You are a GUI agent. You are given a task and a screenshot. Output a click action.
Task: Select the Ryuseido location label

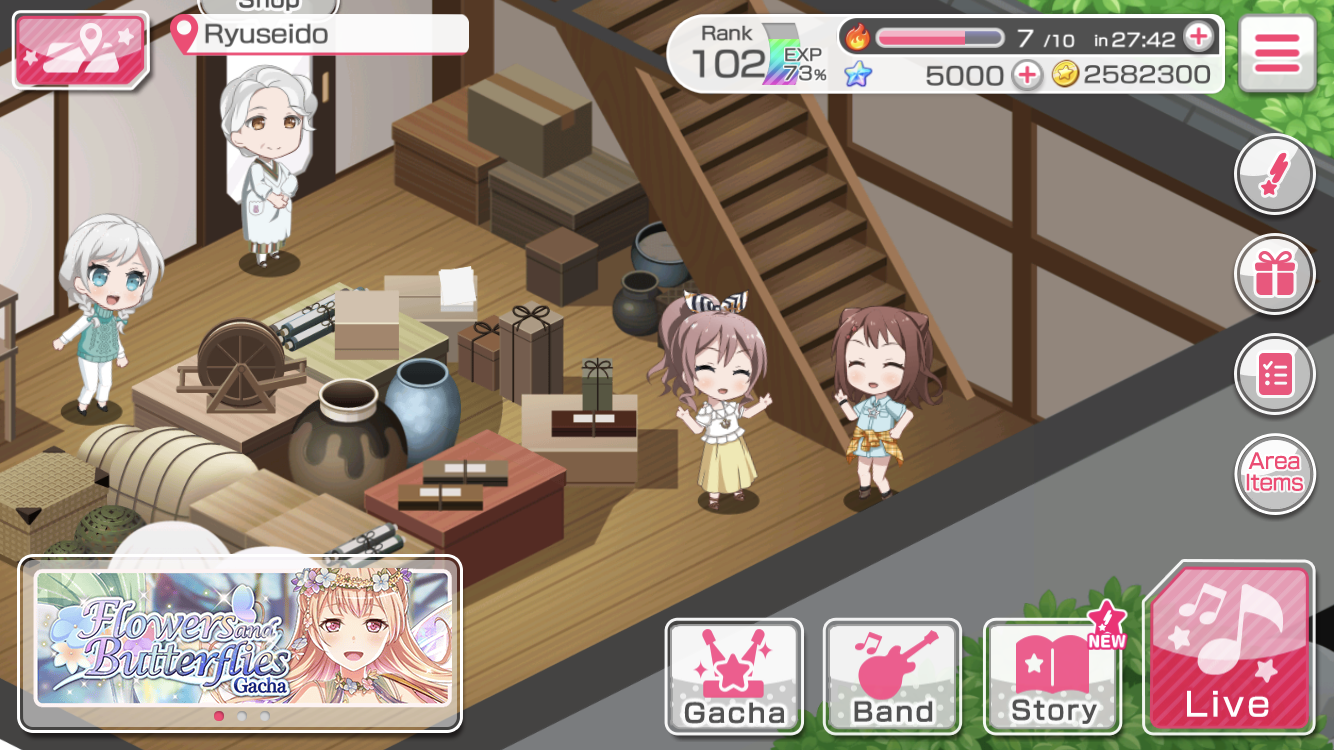click(x=320, y=35)
